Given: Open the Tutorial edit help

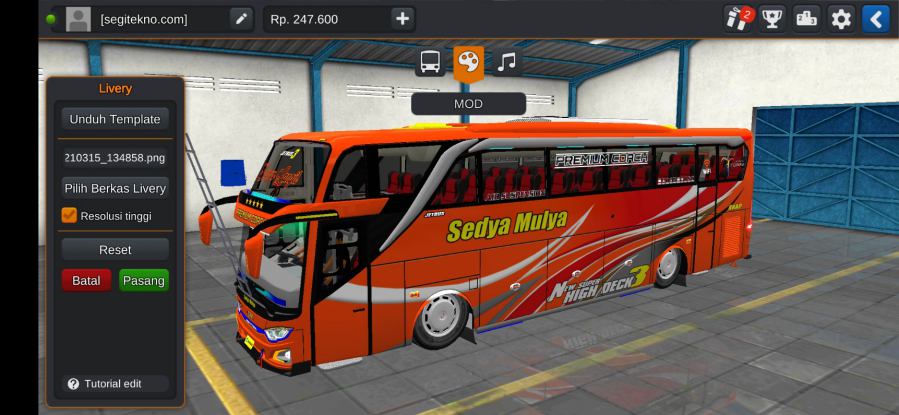Looking at the screenshot, I should click(x=105, y=384).
